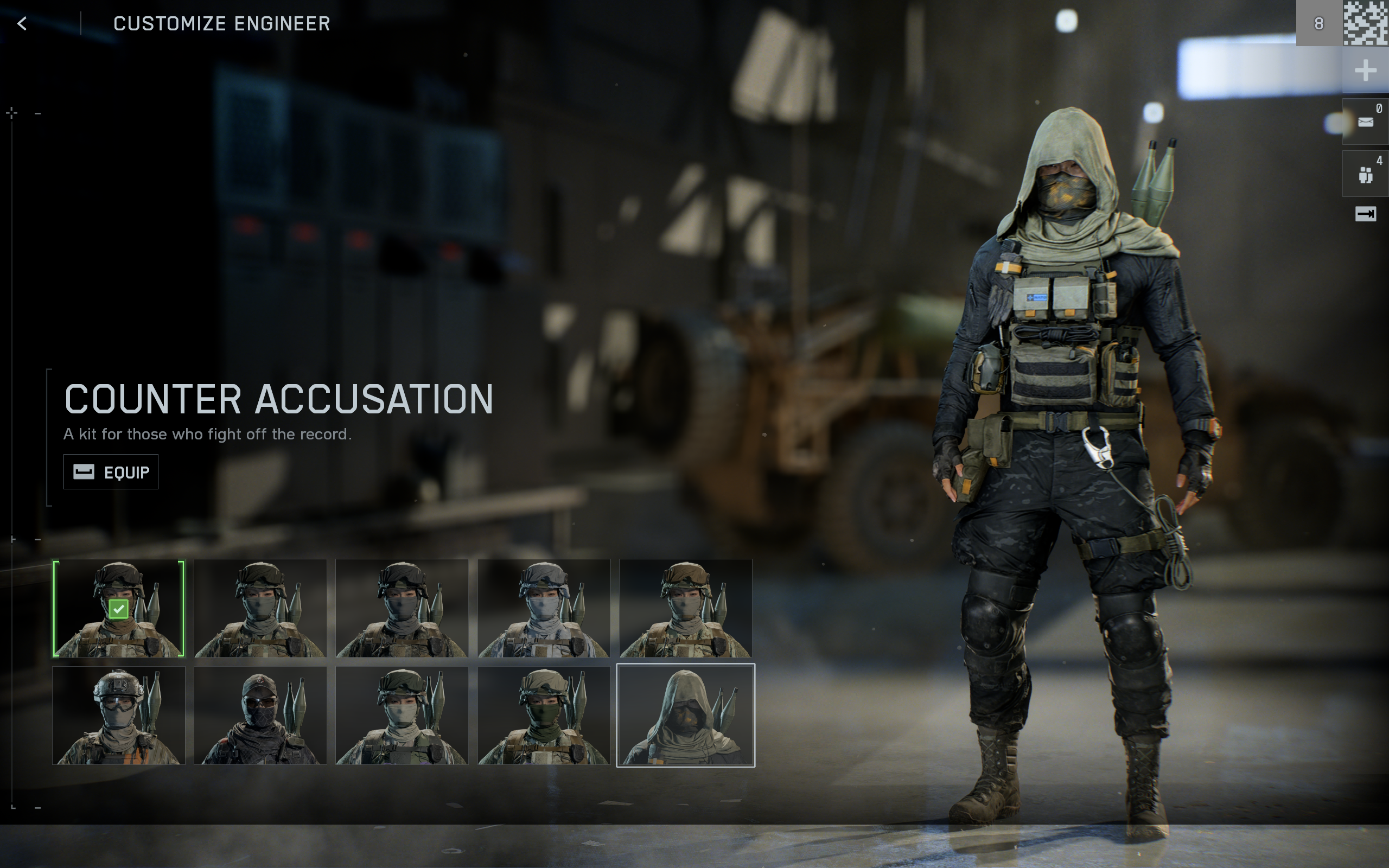Image resolution: width=1389 pixels, height=868 pixels.
Task: Click the kit description text link
Action: point(208,435)
